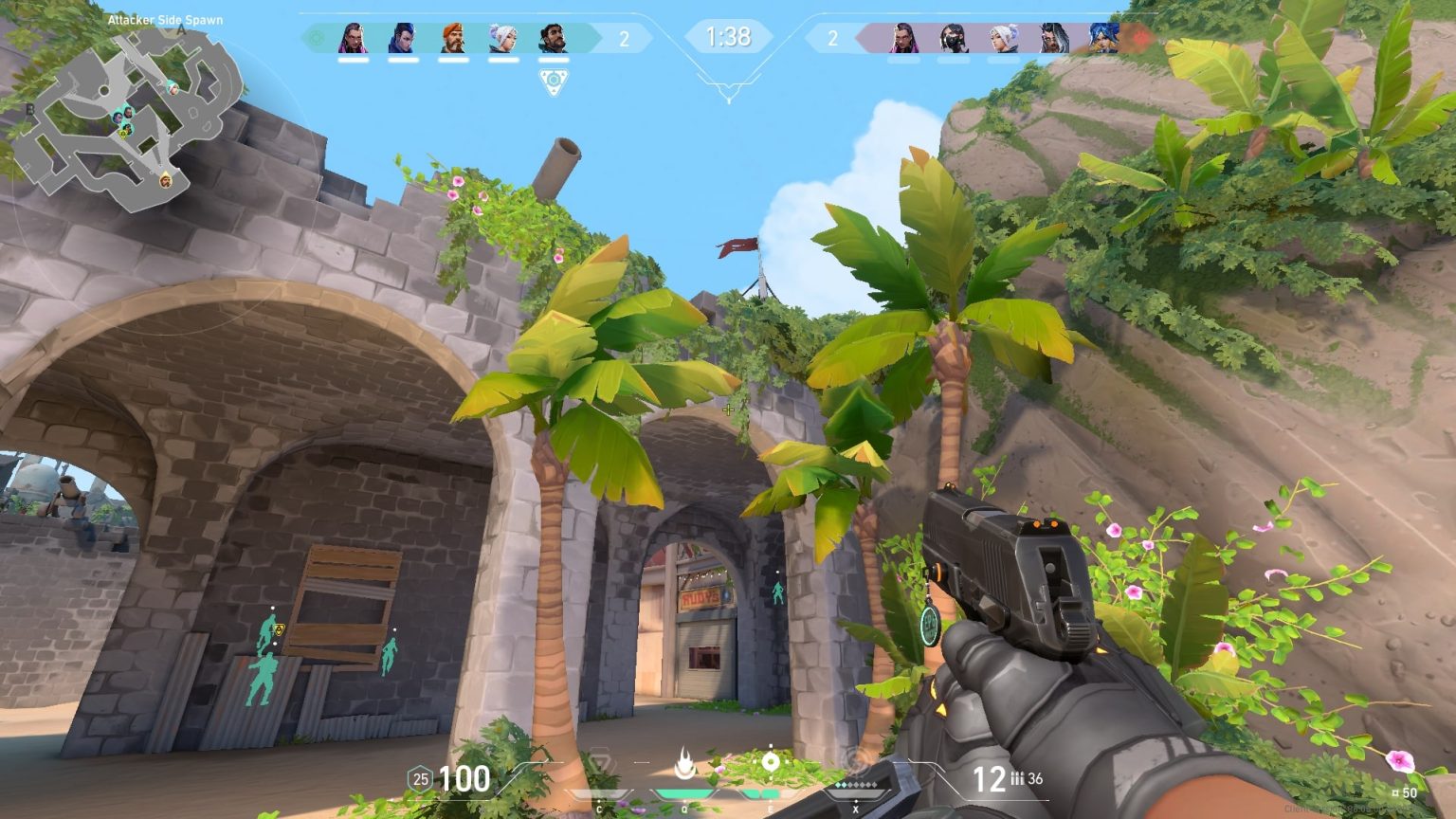The width and height of the screenshot is (1456, 819).
Task: Click the ally team score number 2
Action: point(623,40)
